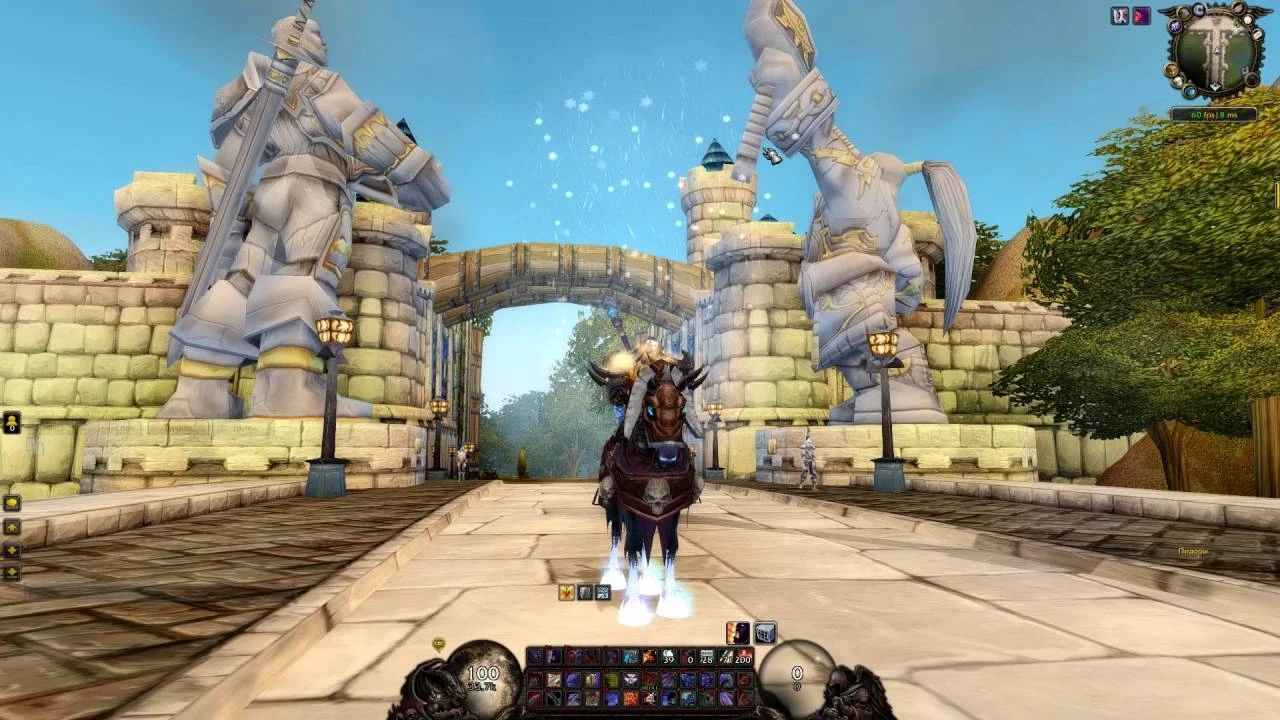Click the social icon showing 0 on left edge
The height and width of the screenshot is (720, 1280).
[x=11, y=424]
